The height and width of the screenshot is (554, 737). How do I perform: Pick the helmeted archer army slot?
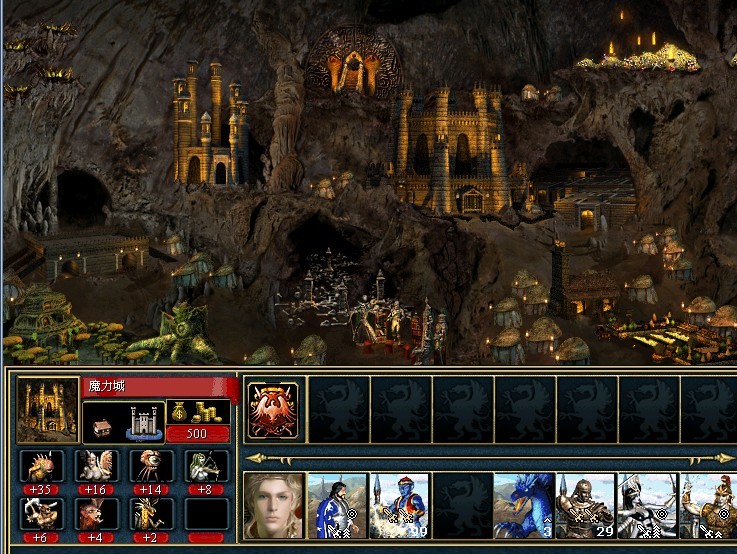tap(647, 506)
